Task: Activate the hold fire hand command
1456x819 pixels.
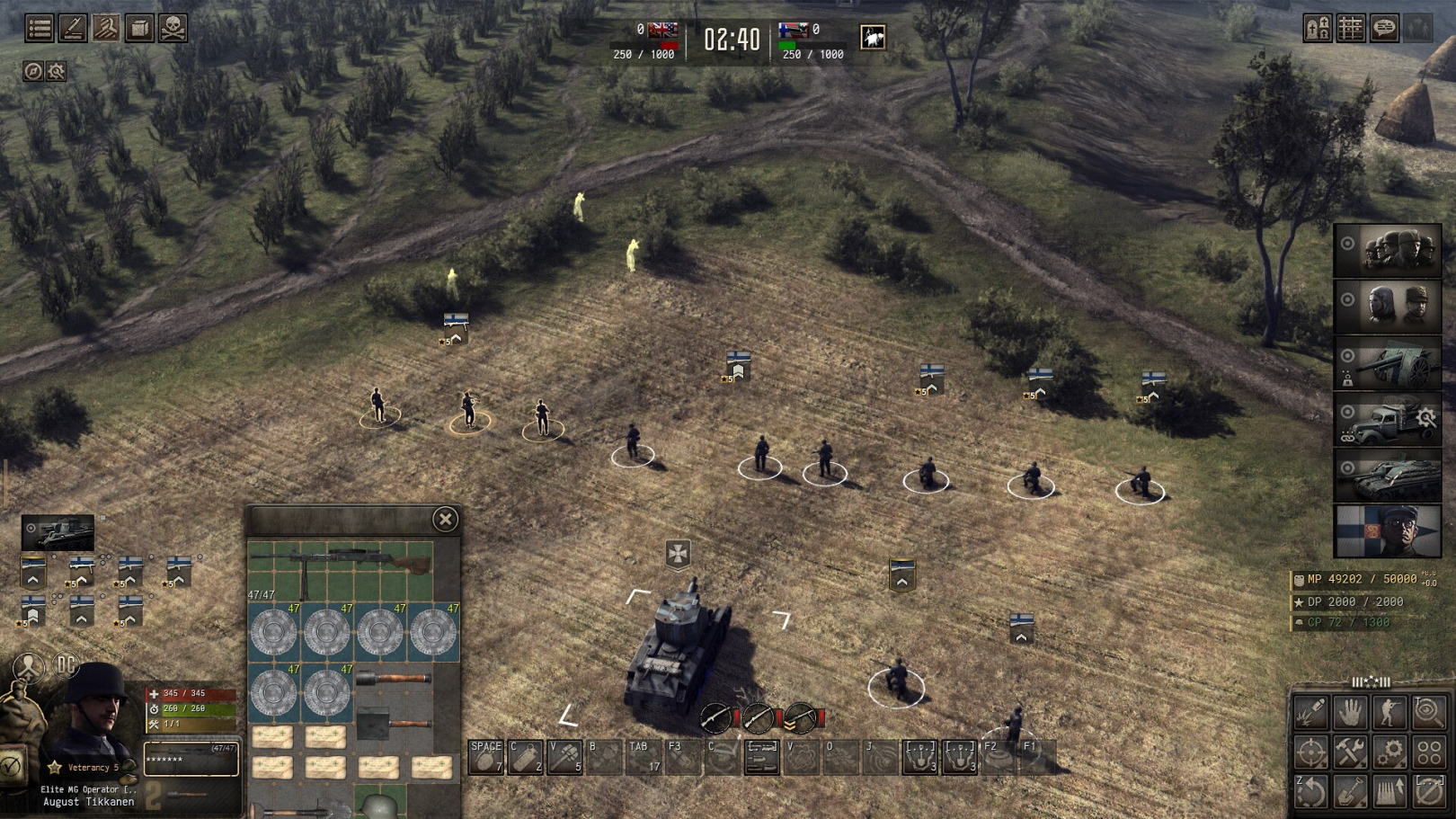Action: point(1350,713)
